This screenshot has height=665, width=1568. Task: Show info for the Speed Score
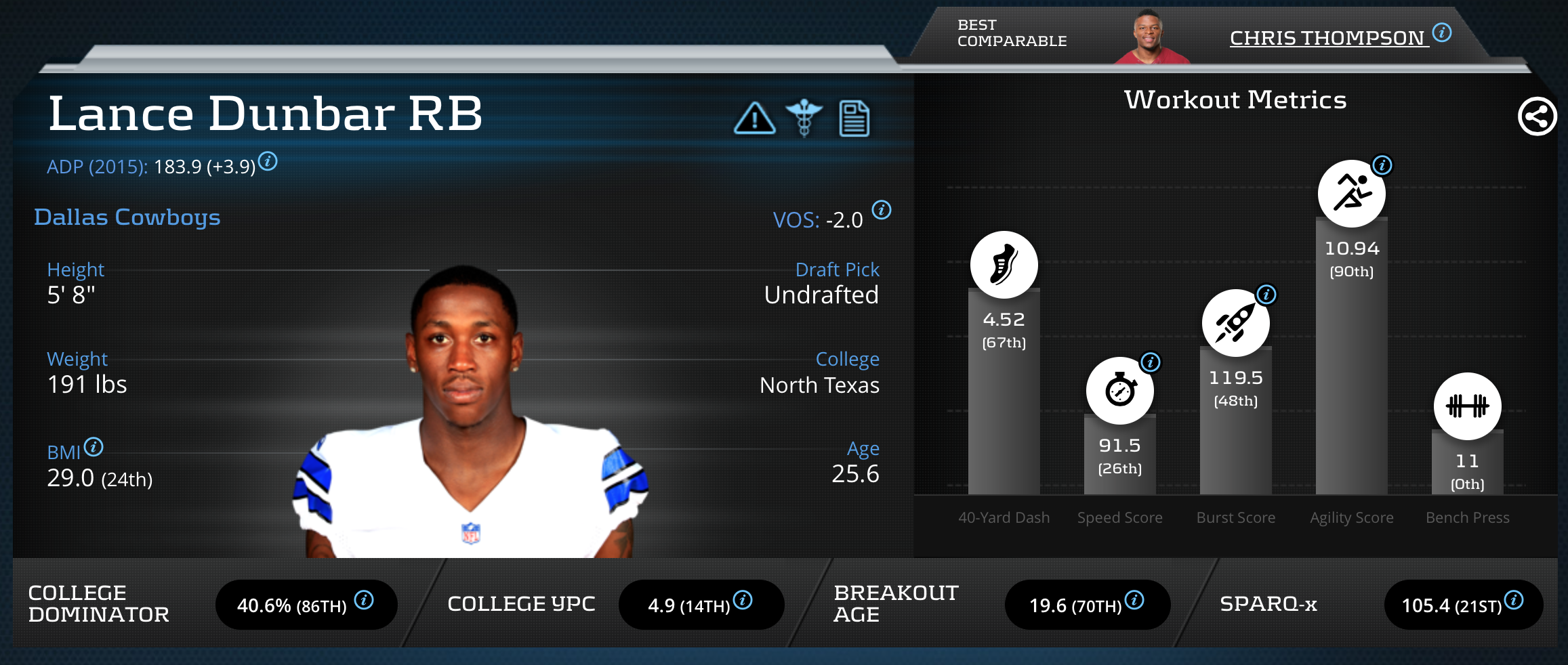1150,362
